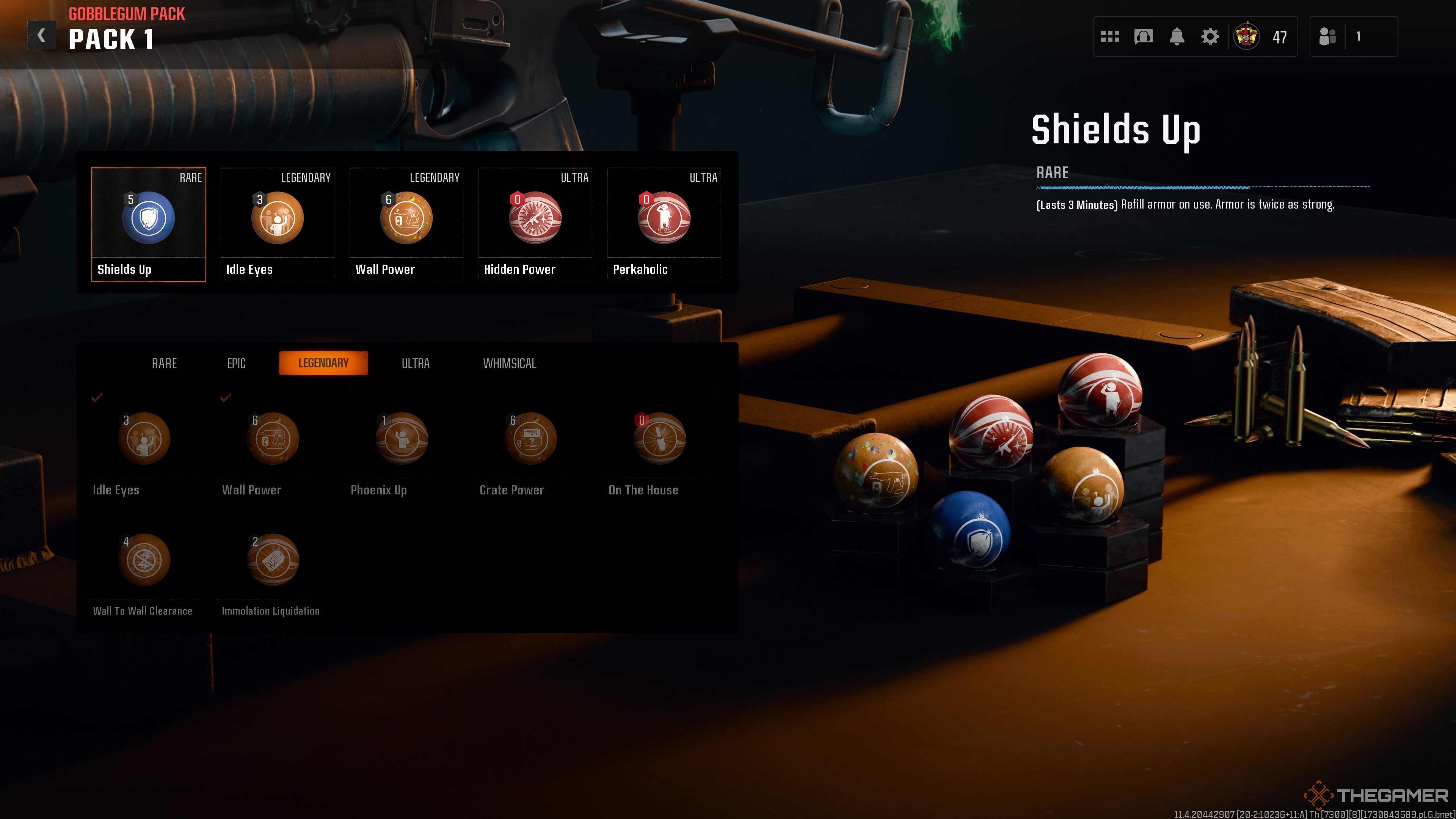
Task: Go back using the arrow button
Action: [41, 36]
